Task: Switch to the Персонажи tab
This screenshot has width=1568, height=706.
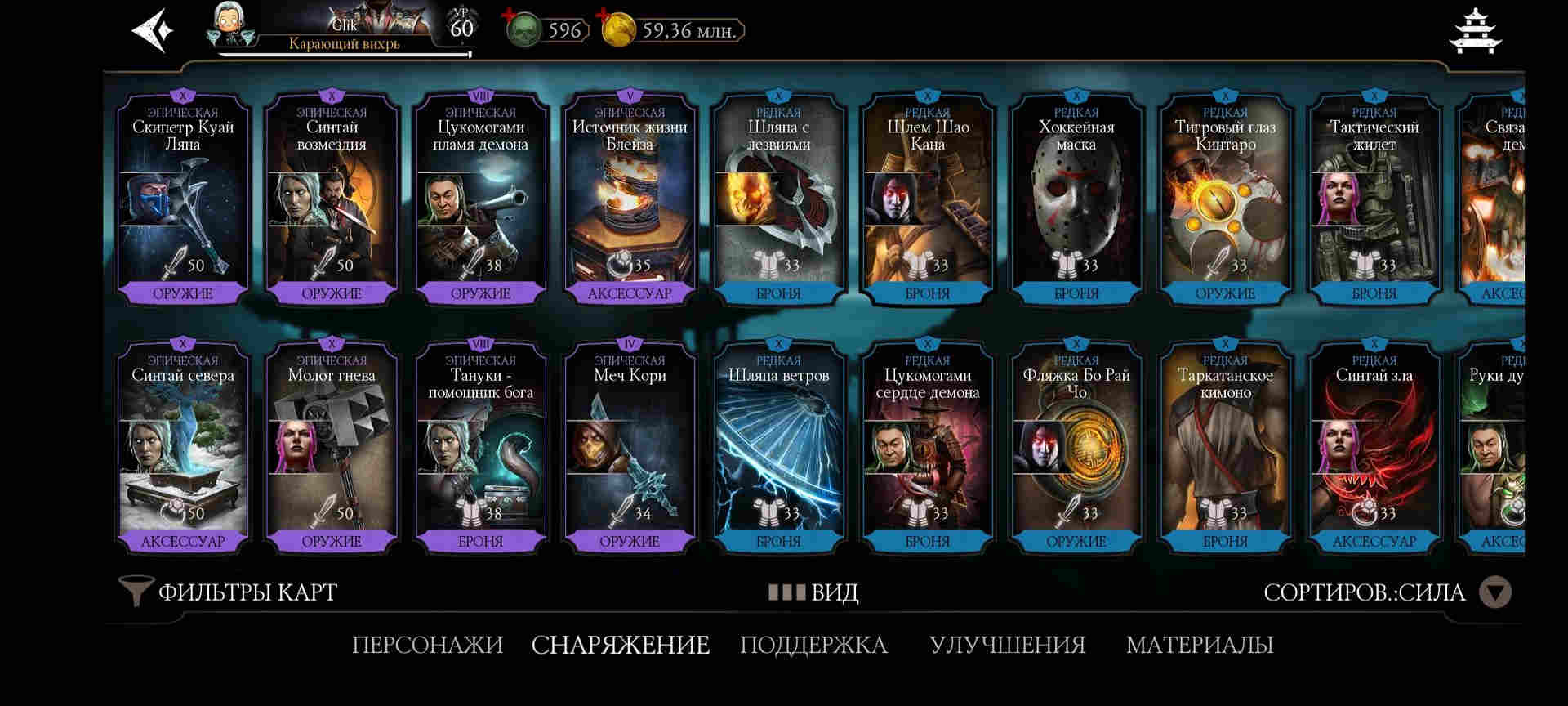Action: tap(427, 645)
